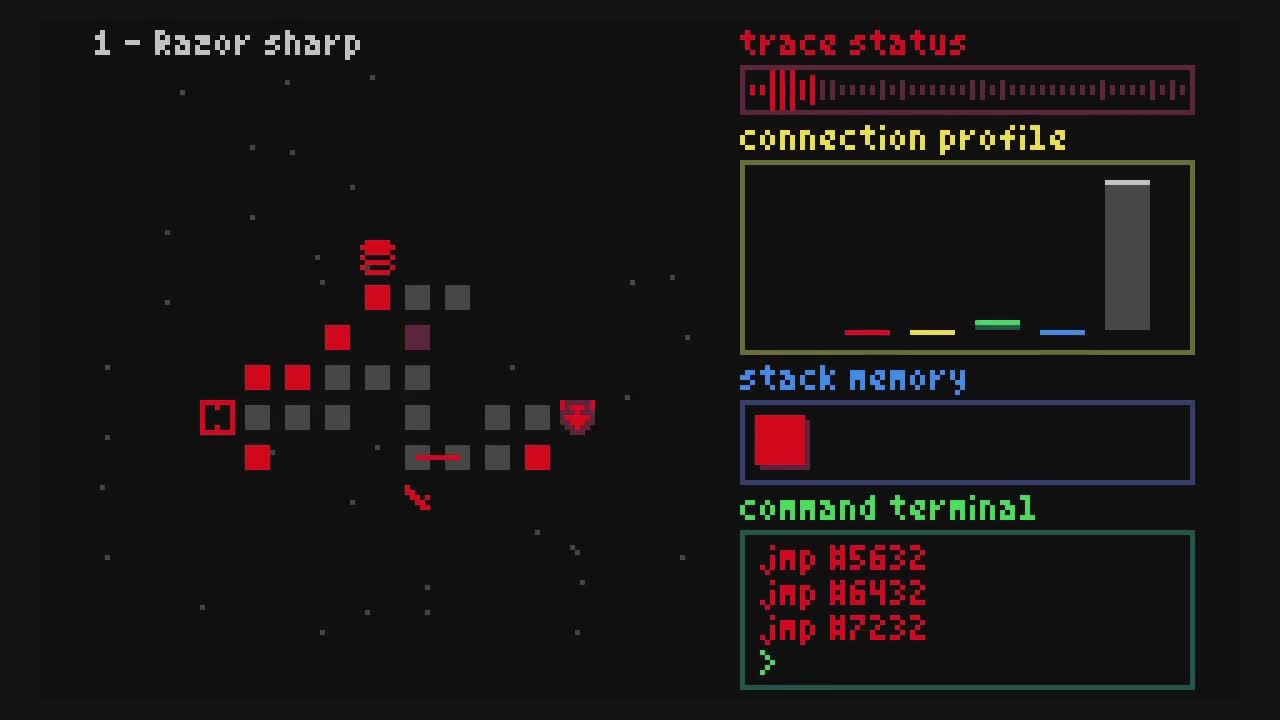Click the dark purple corrupted node square
The height and width of the screenshot is (720, 1280).
(417, 338)
